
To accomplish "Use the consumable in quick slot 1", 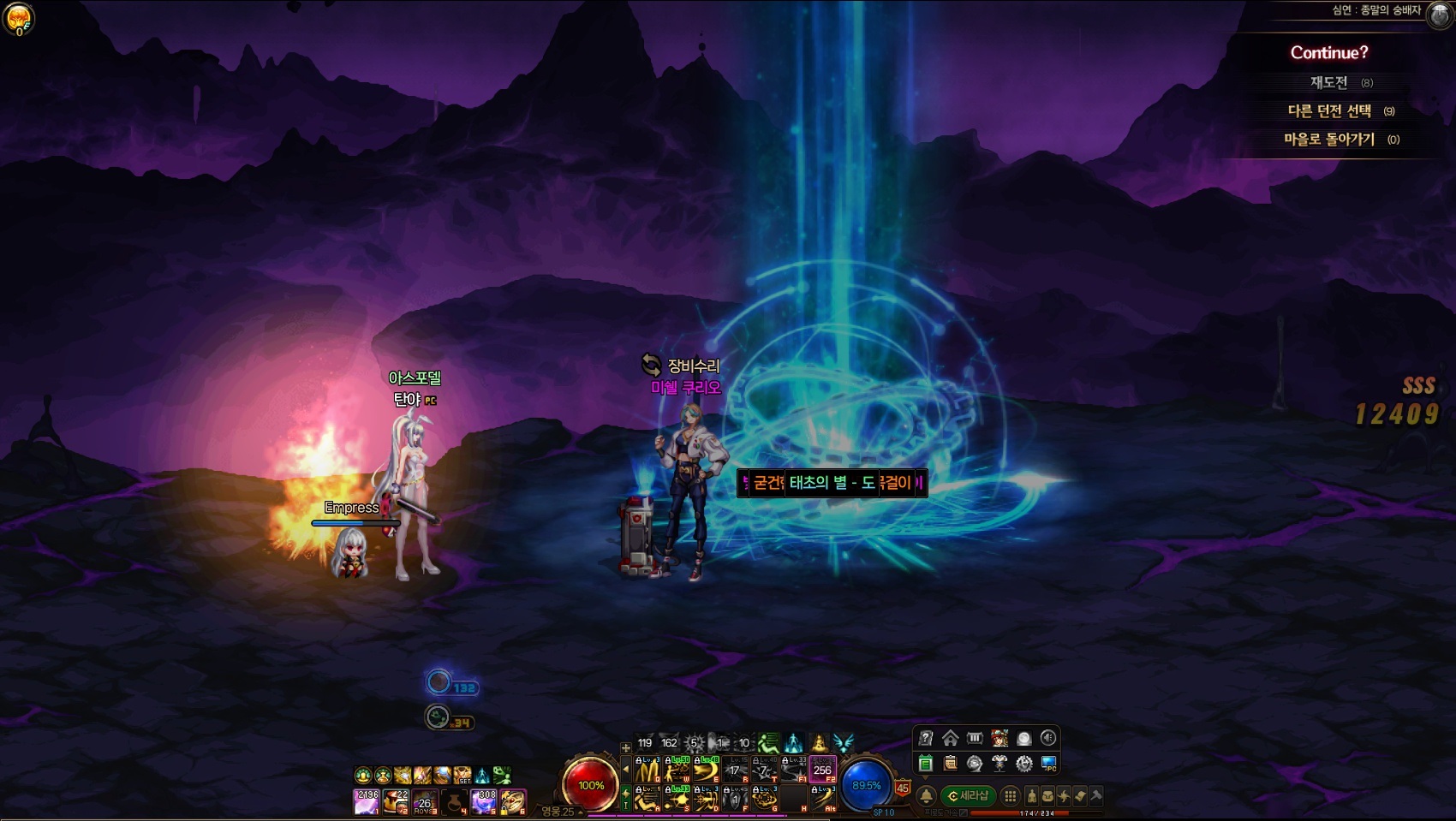I will click(367, 801).
